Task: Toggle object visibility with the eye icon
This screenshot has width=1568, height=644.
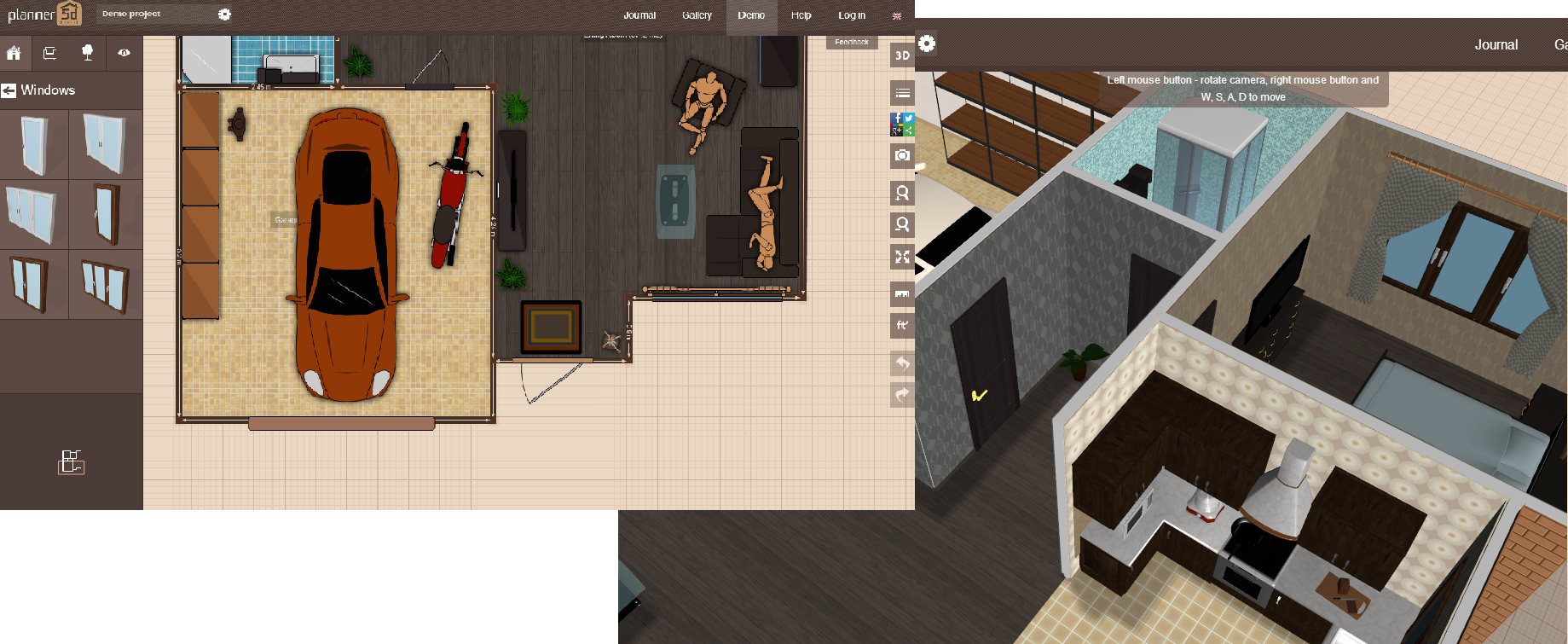Action: tap(124, 53)
